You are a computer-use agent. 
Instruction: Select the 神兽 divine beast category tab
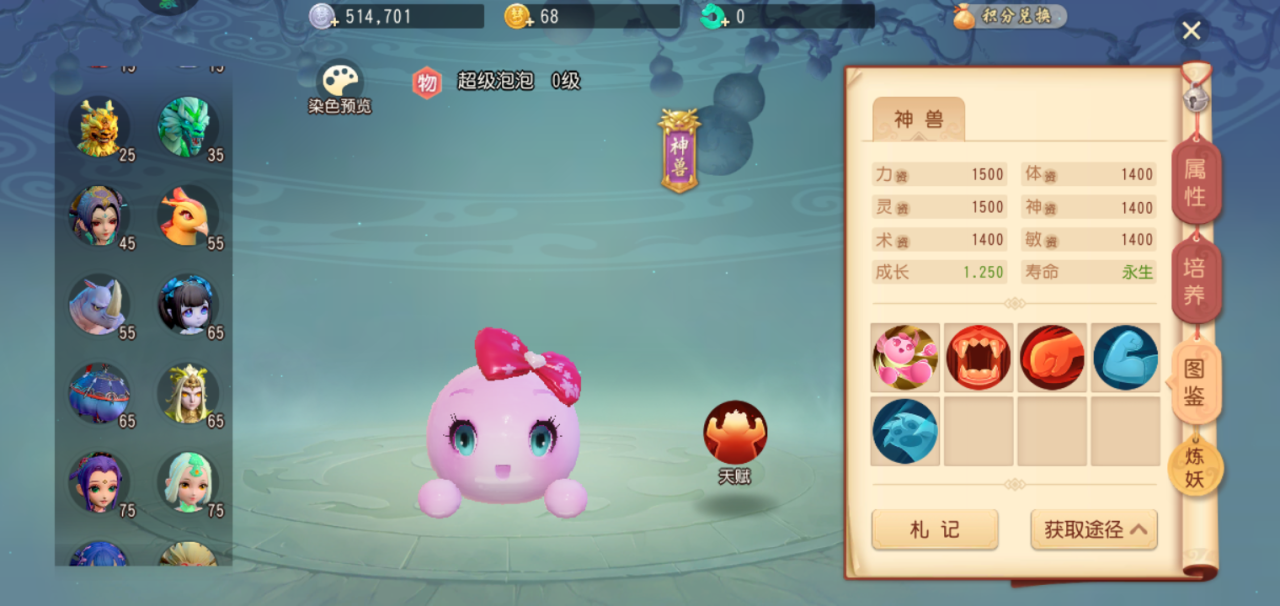[918, 120]
